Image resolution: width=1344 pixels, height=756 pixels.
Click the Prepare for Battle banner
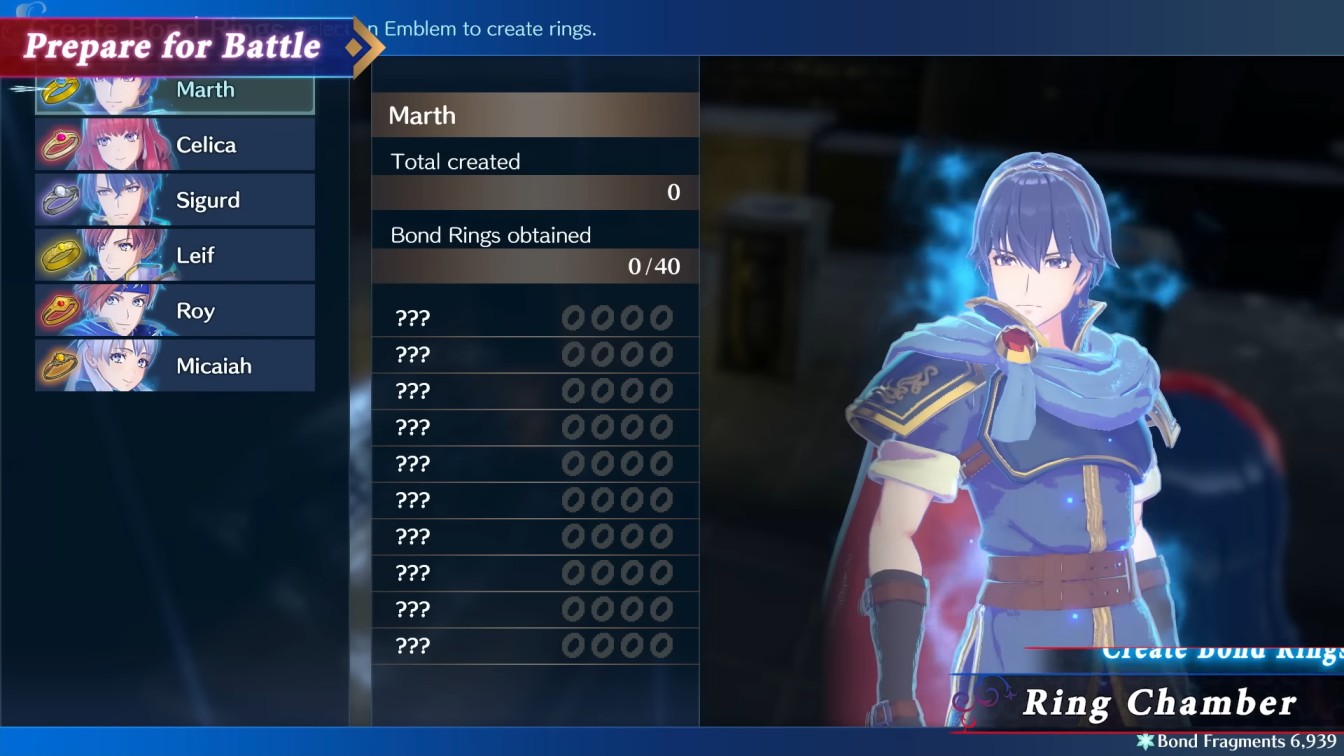tap(170, 45)
